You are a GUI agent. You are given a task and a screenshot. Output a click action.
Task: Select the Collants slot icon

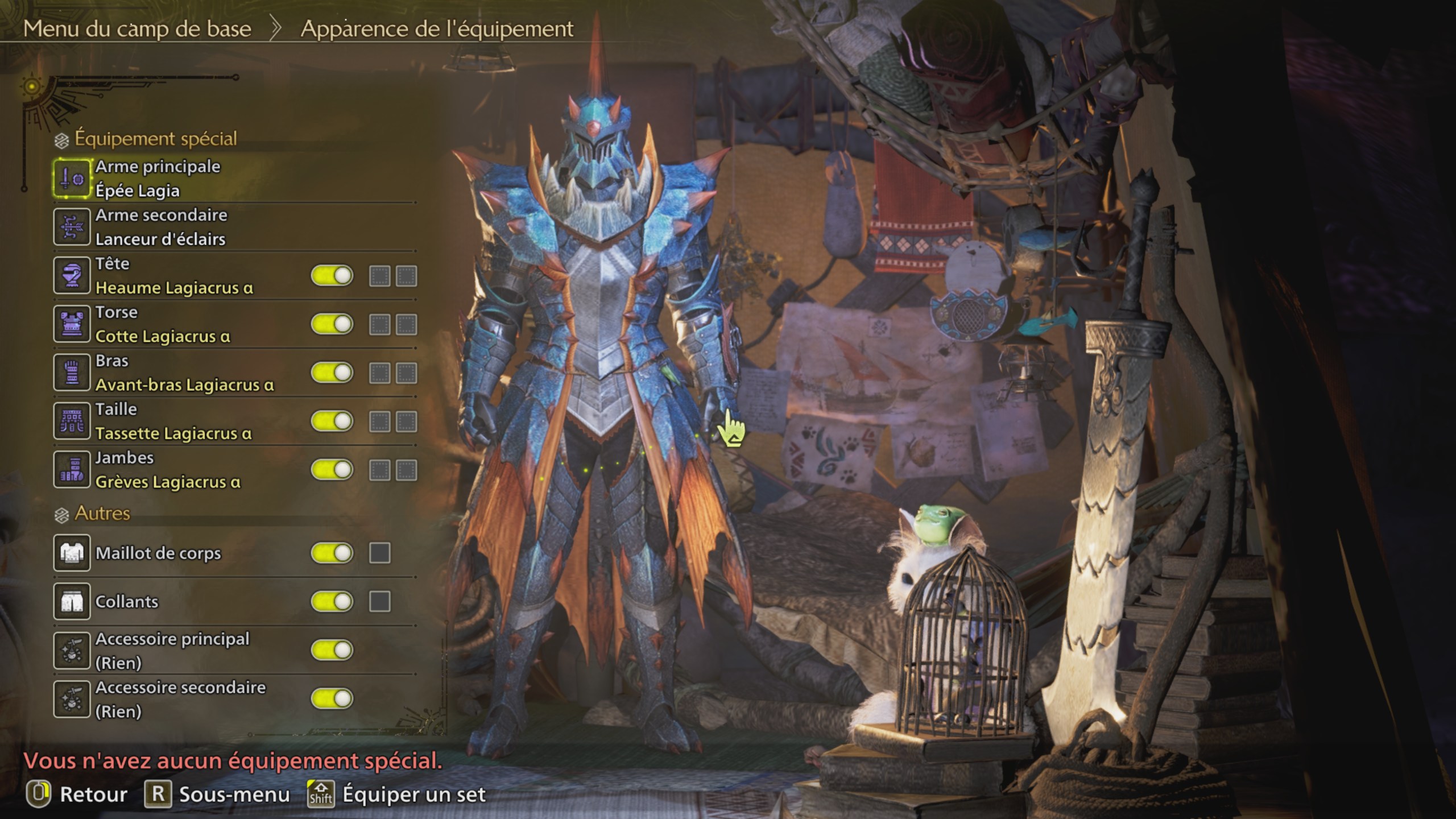[71, 601]
